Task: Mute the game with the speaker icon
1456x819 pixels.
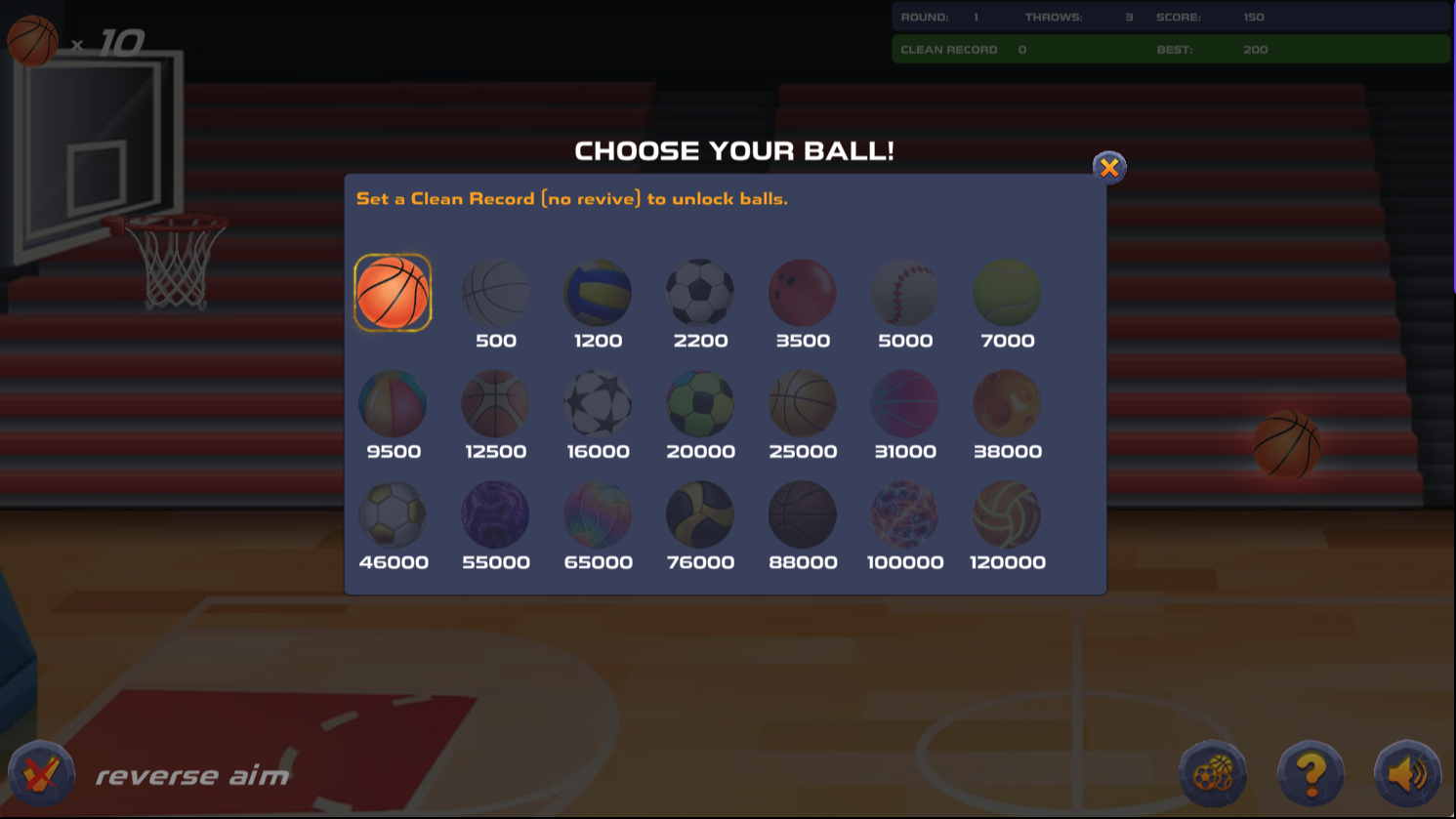Action: [1406, 772]
